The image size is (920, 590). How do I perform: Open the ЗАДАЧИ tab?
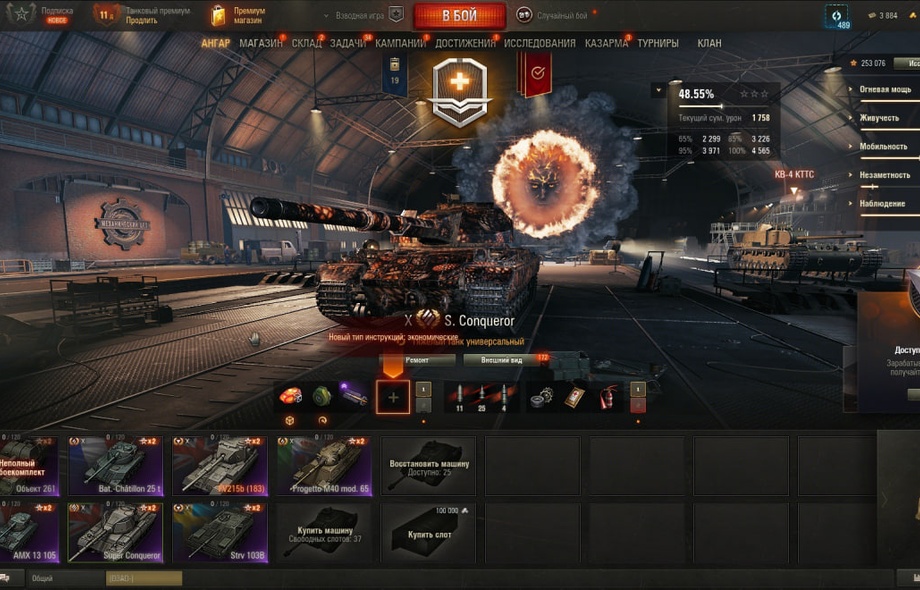click(348, 43)
